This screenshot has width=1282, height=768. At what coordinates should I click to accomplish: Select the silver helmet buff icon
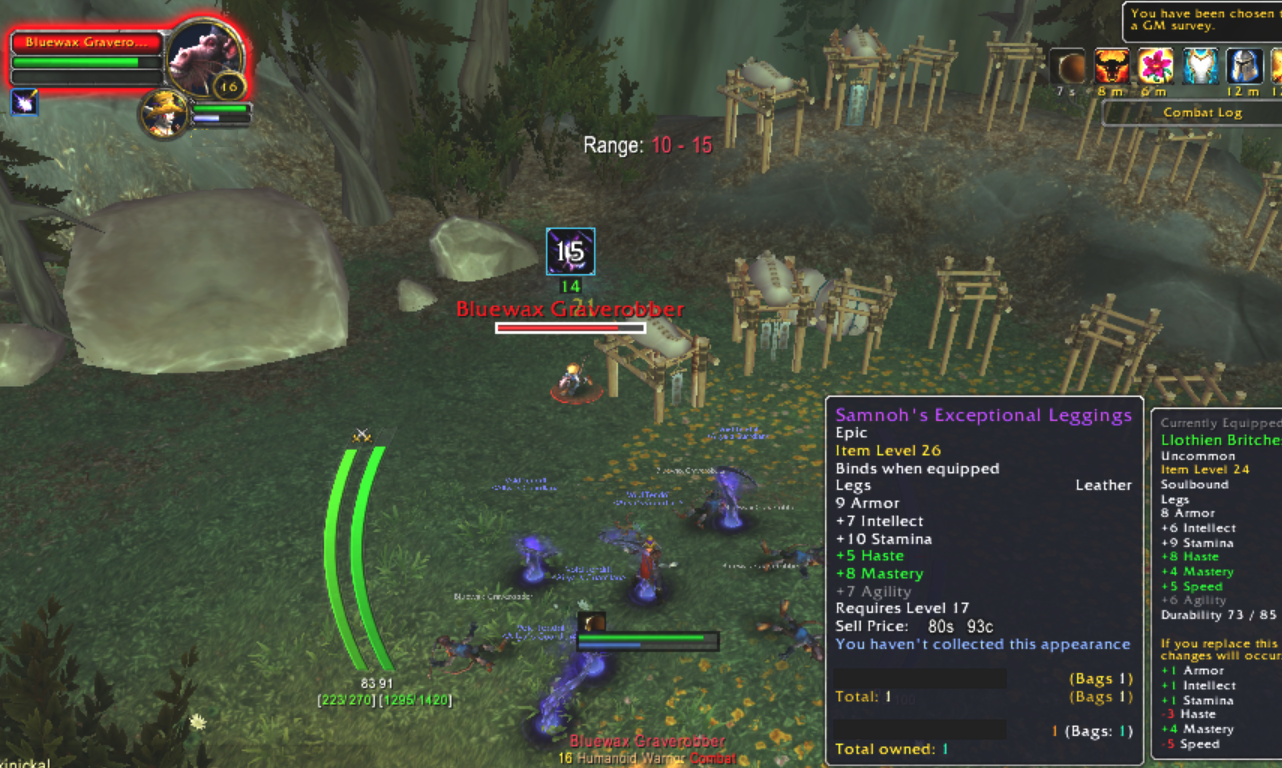click(x=1245, y=67)
